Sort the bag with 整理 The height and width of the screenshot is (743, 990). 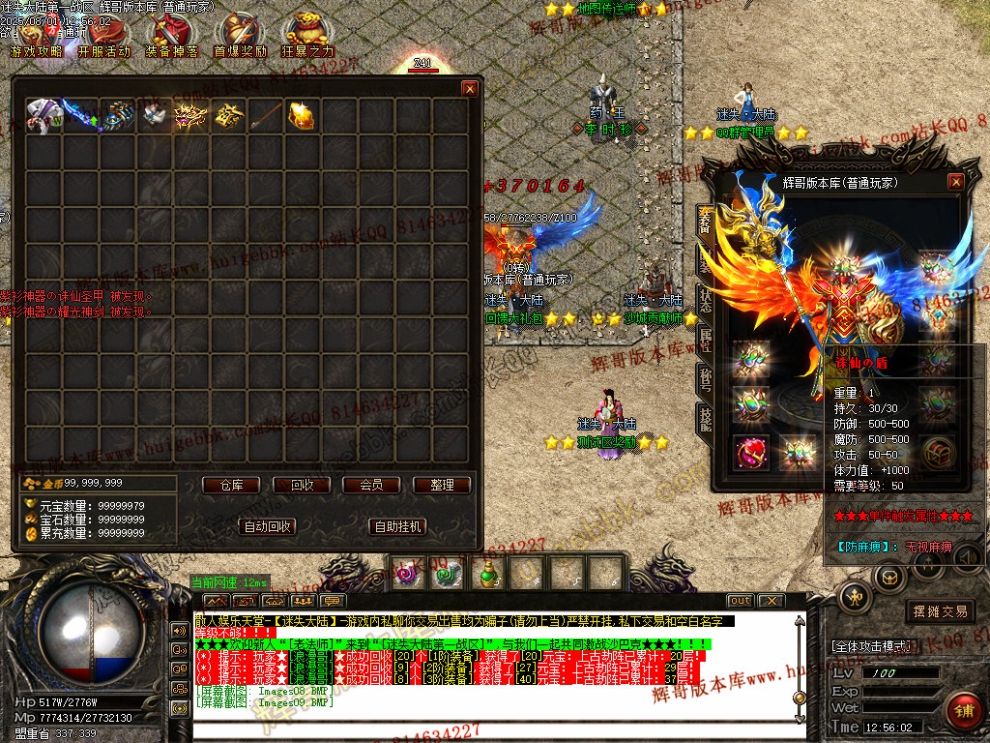(441, 485)
